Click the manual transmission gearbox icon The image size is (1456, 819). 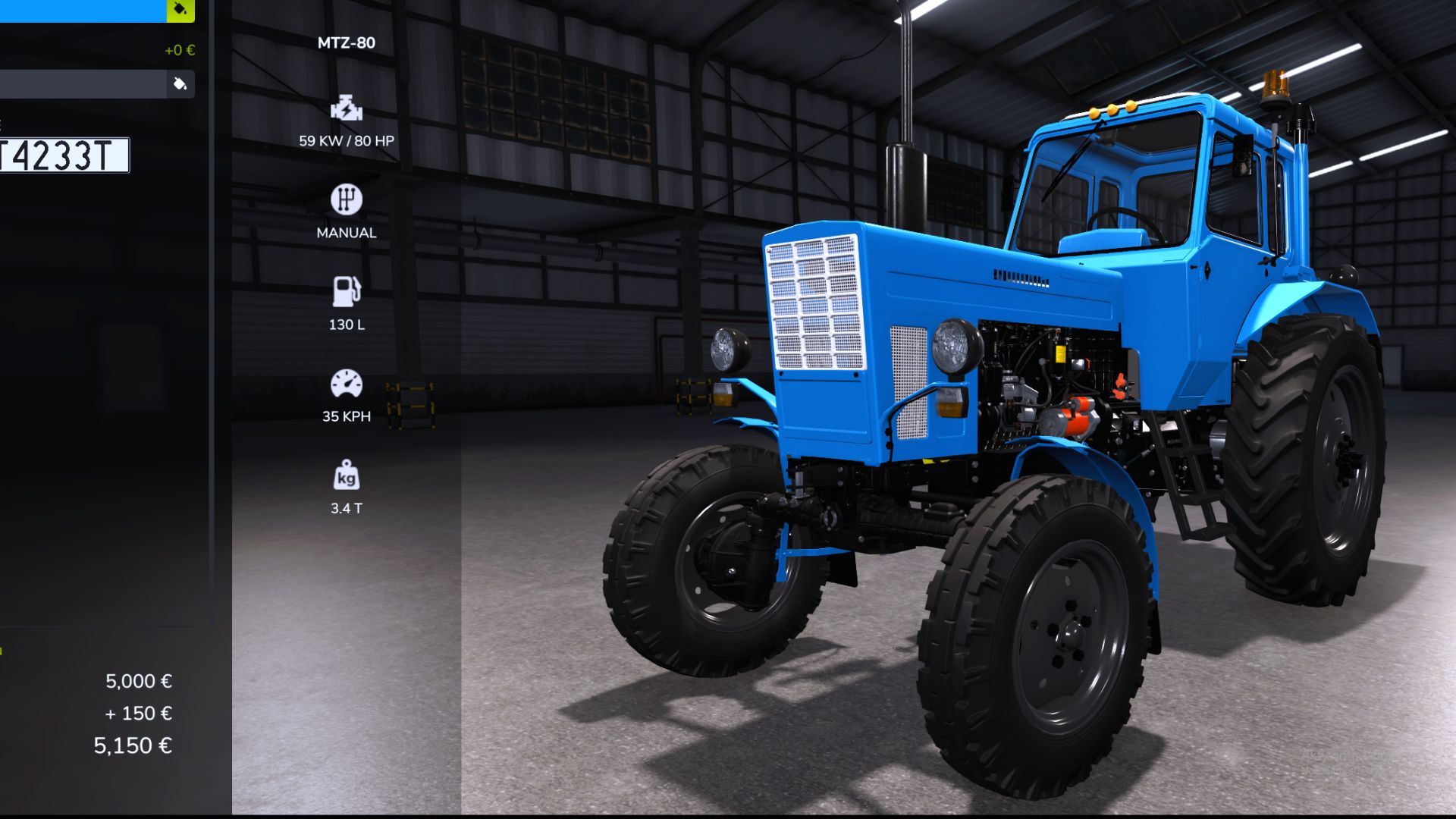[347, 199]
